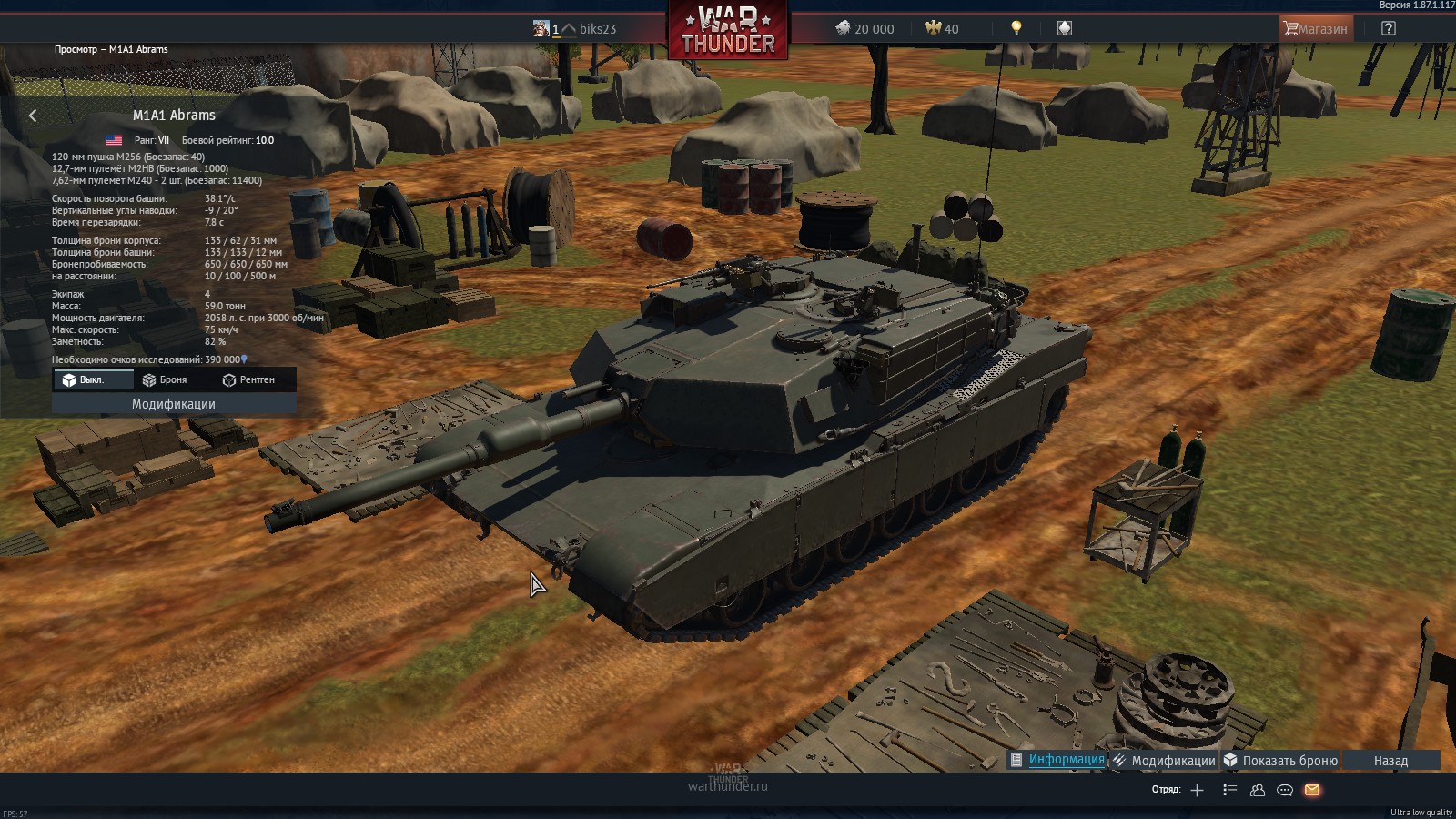
Task: Click the Golden Eagles currency icon
Action: pos(935,28)
